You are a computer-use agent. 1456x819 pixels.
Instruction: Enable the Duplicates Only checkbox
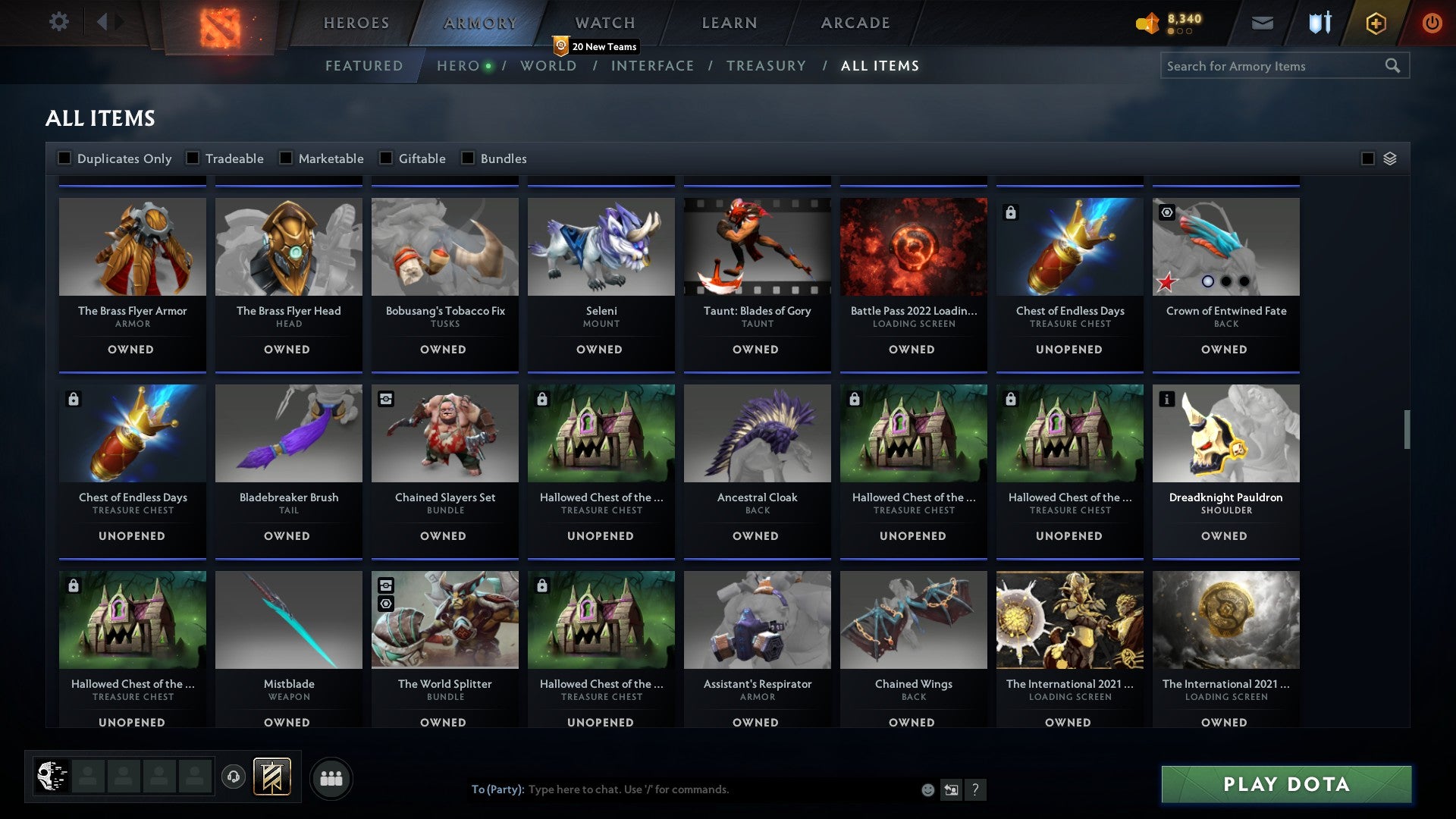(x=64, y=158)
